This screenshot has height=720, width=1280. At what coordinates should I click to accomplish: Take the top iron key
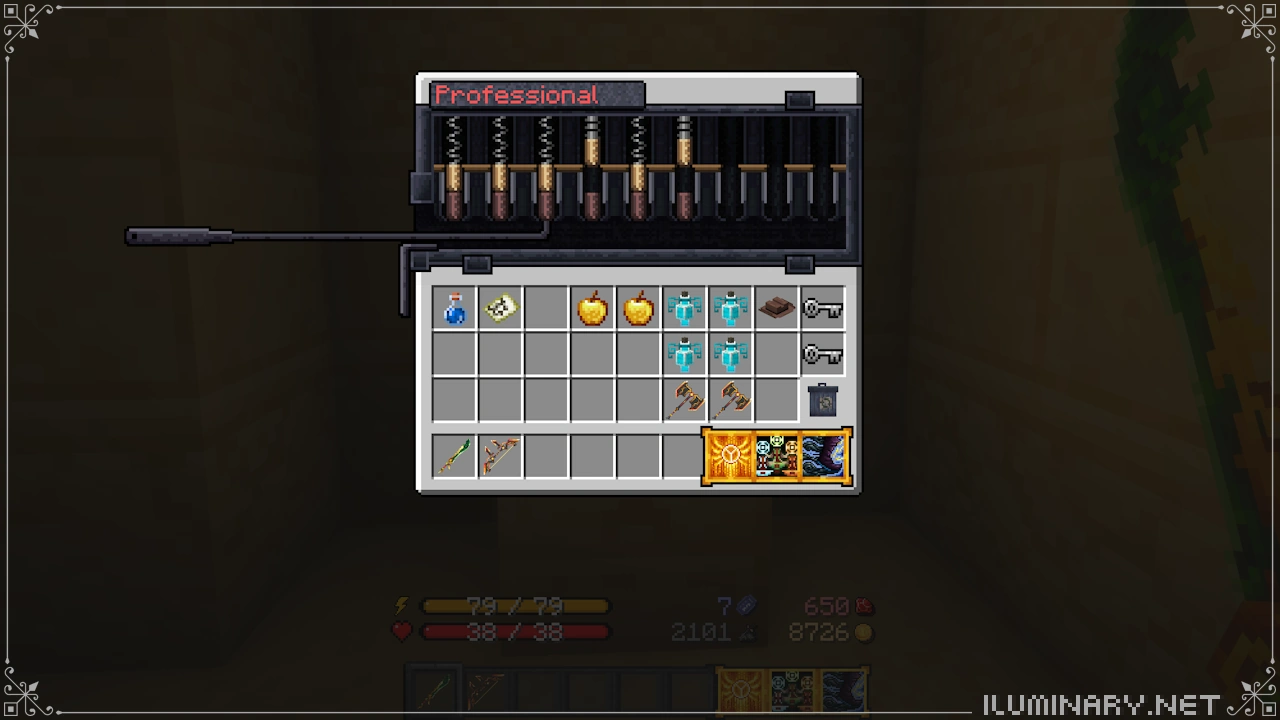(x=822, y=308)
